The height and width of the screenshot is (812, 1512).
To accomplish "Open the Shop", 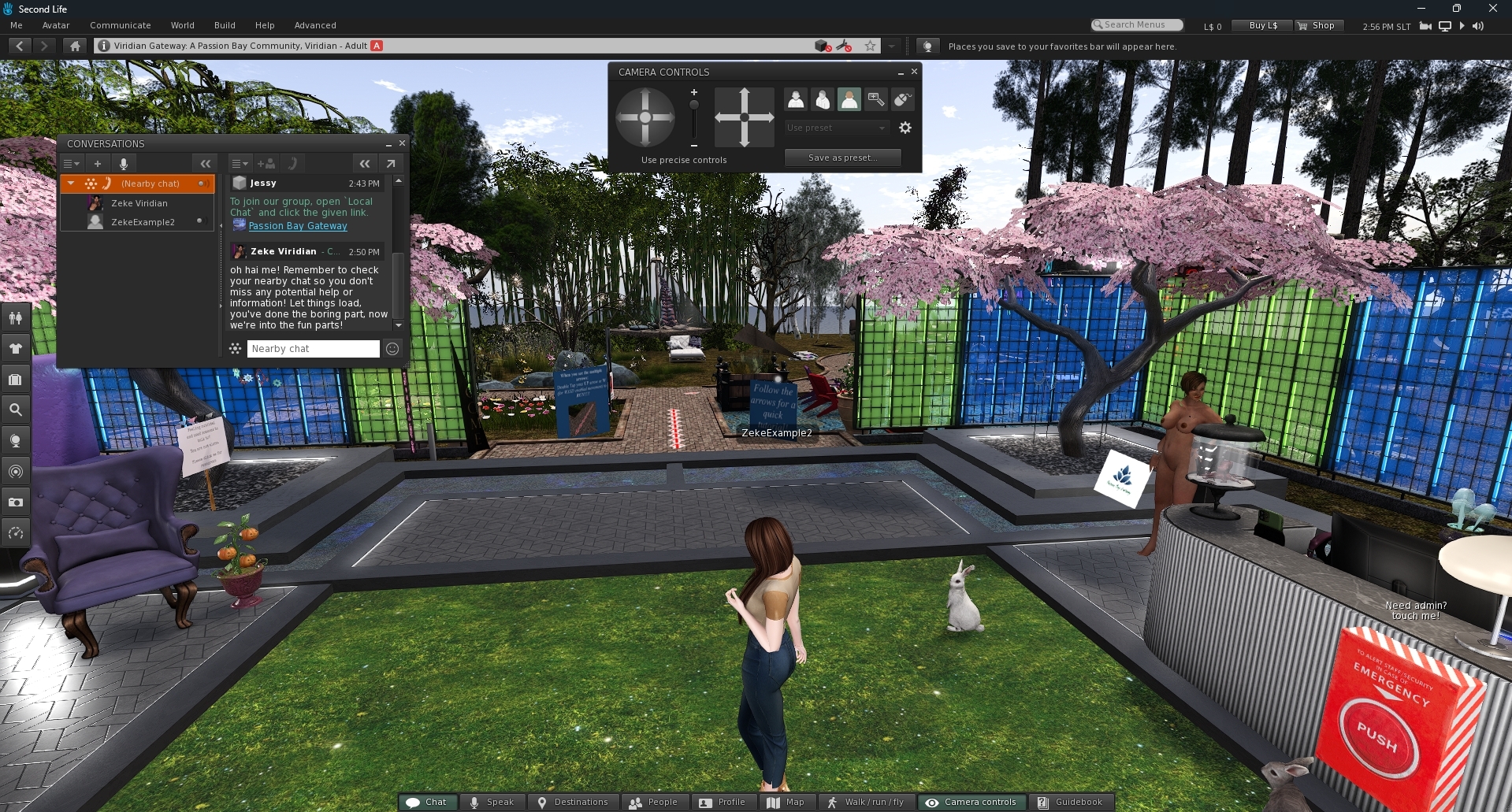I will [1316, 25].
